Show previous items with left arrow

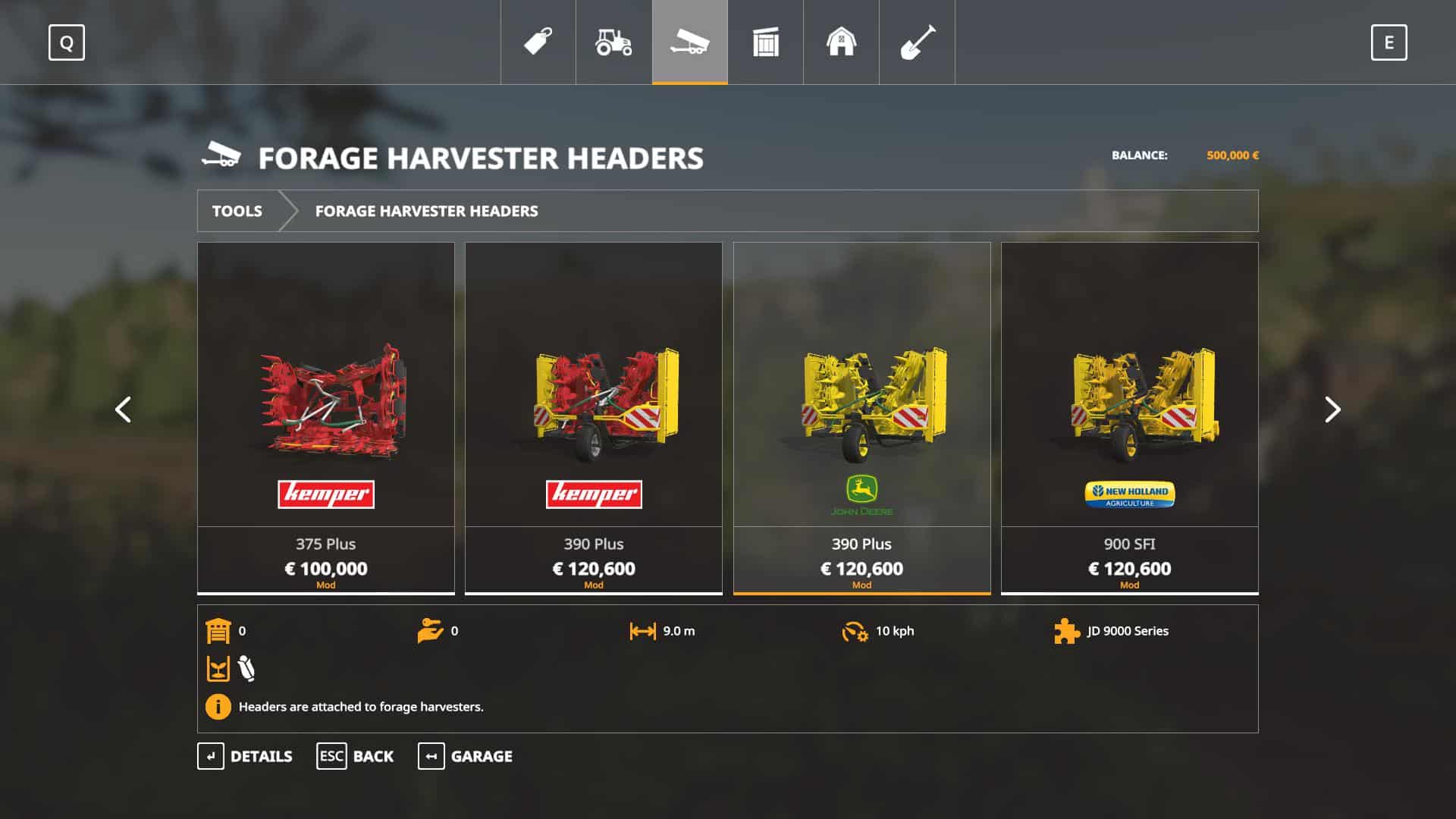pos(123,409)
